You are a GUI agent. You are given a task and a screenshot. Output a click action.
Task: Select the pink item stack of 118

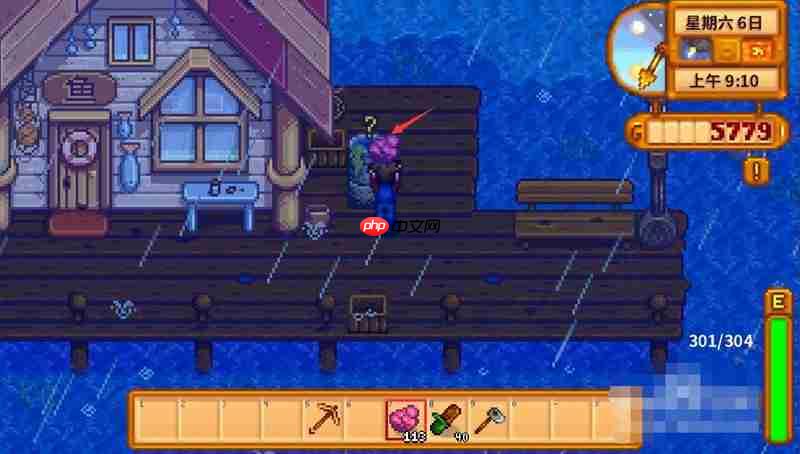coord(405,419)
